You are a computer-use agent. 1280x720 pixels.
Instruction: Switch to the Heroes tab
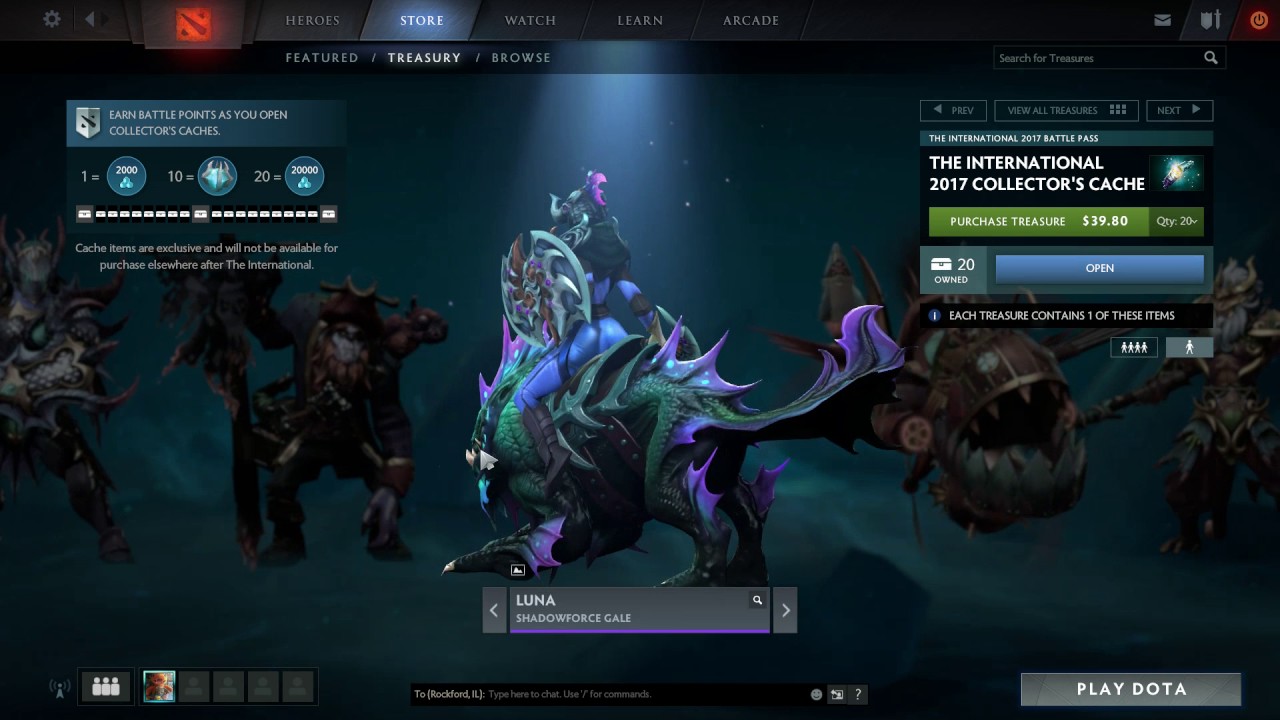(x=312, y=20)
